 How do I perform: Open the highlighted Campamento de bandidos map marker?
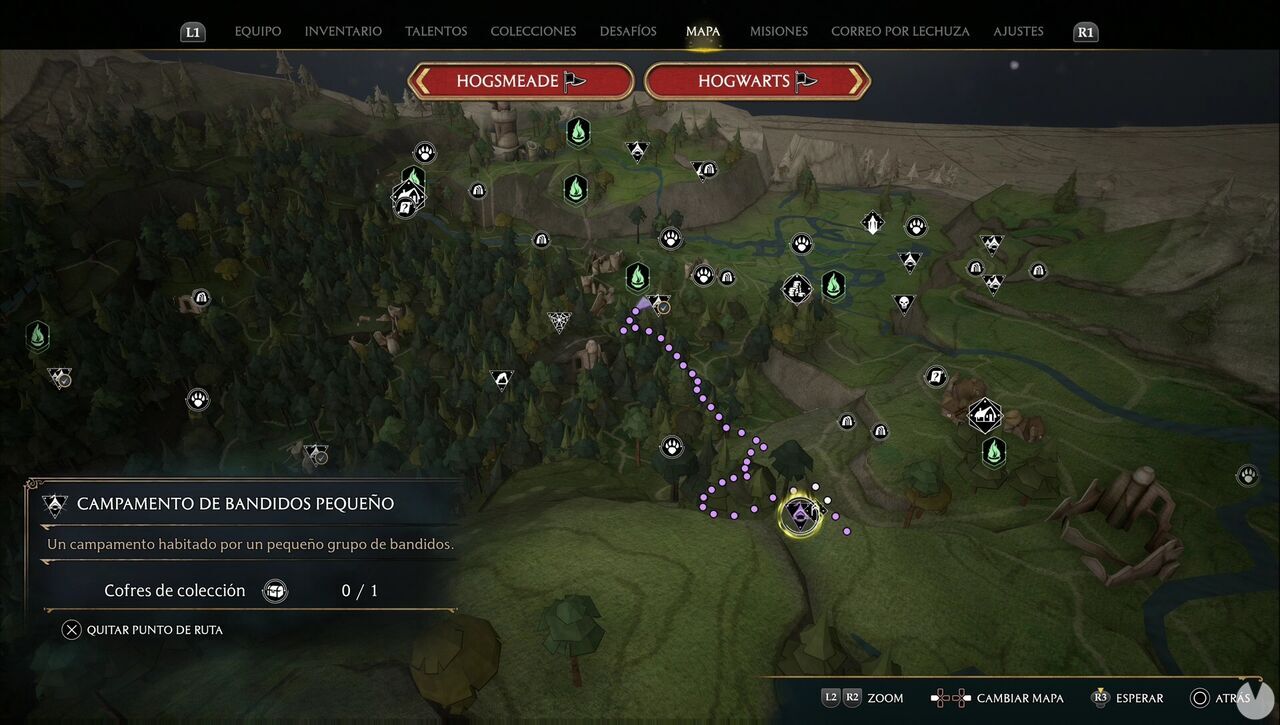coord(800,514)
